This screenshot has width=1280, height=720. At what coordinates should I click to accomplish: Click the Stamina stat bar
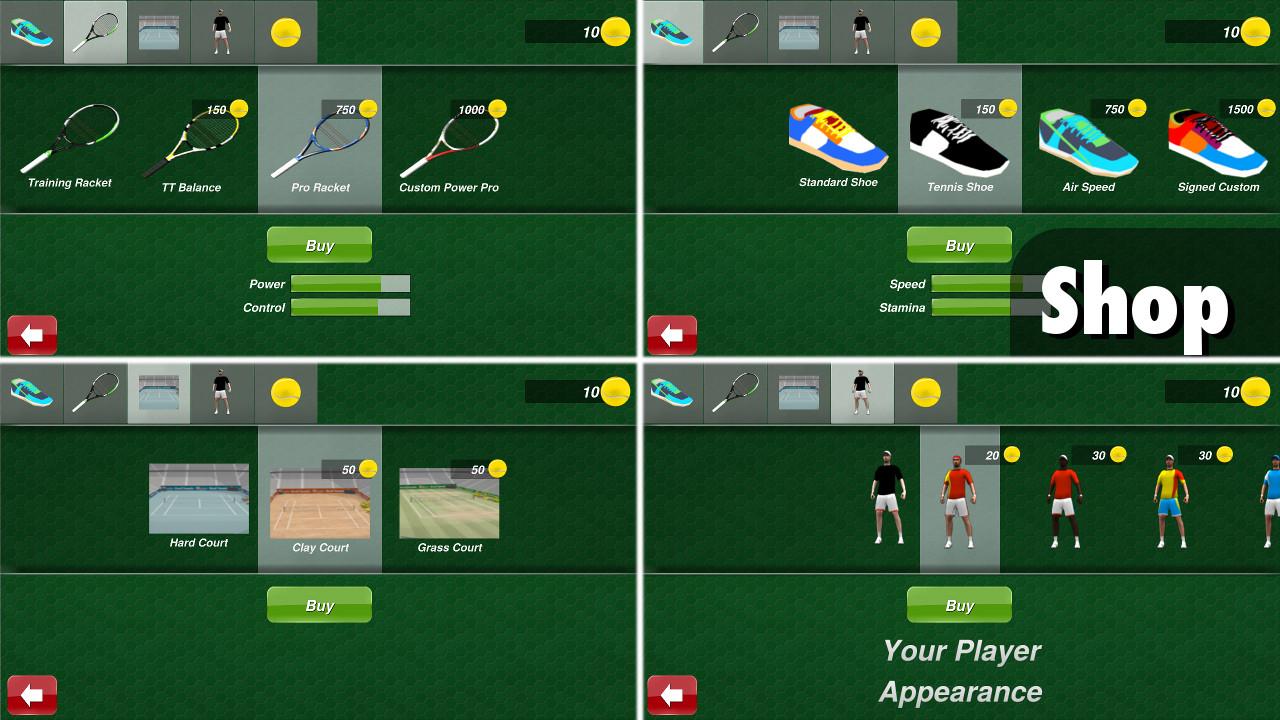pos(985,306)
